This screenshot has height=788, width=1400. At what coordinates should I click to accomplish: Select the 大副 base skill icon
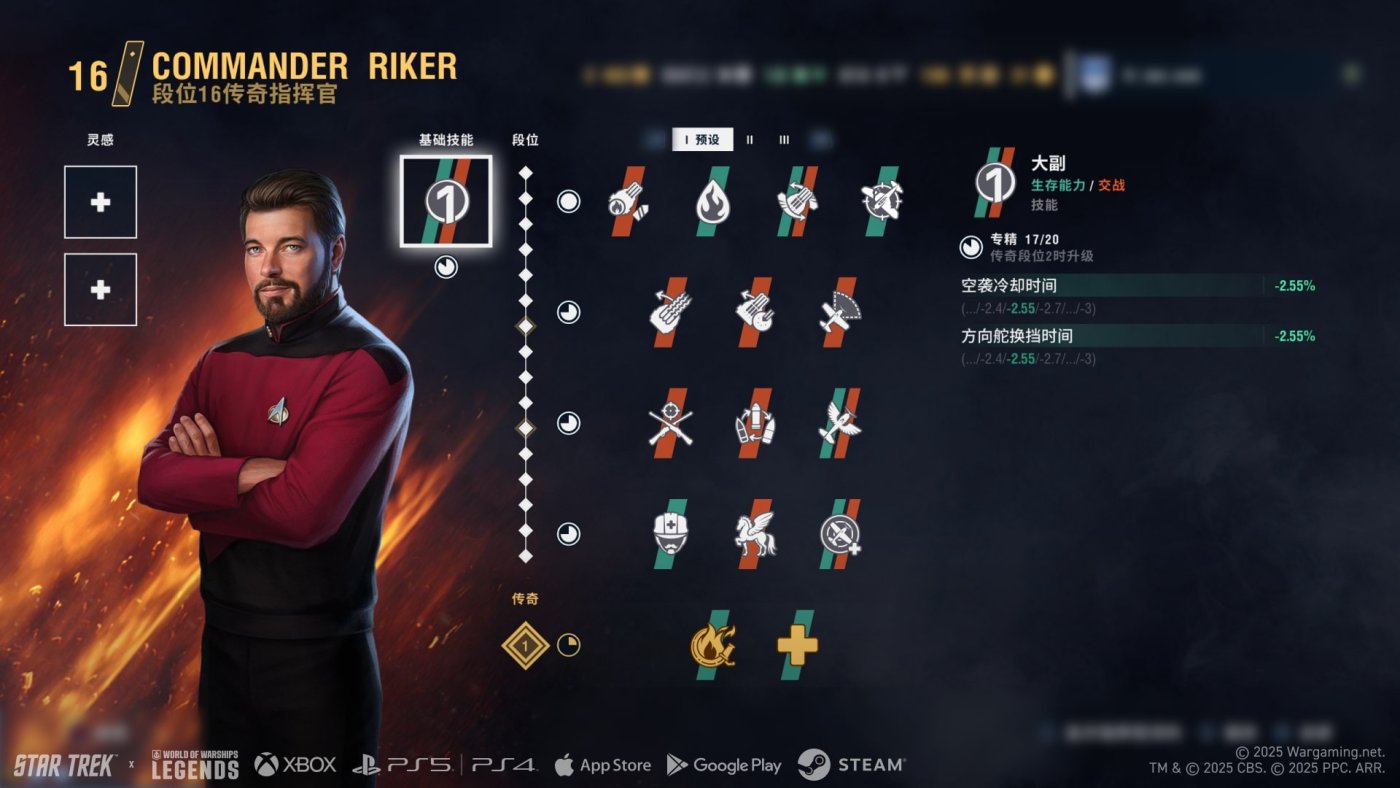[x=445, y=201]
